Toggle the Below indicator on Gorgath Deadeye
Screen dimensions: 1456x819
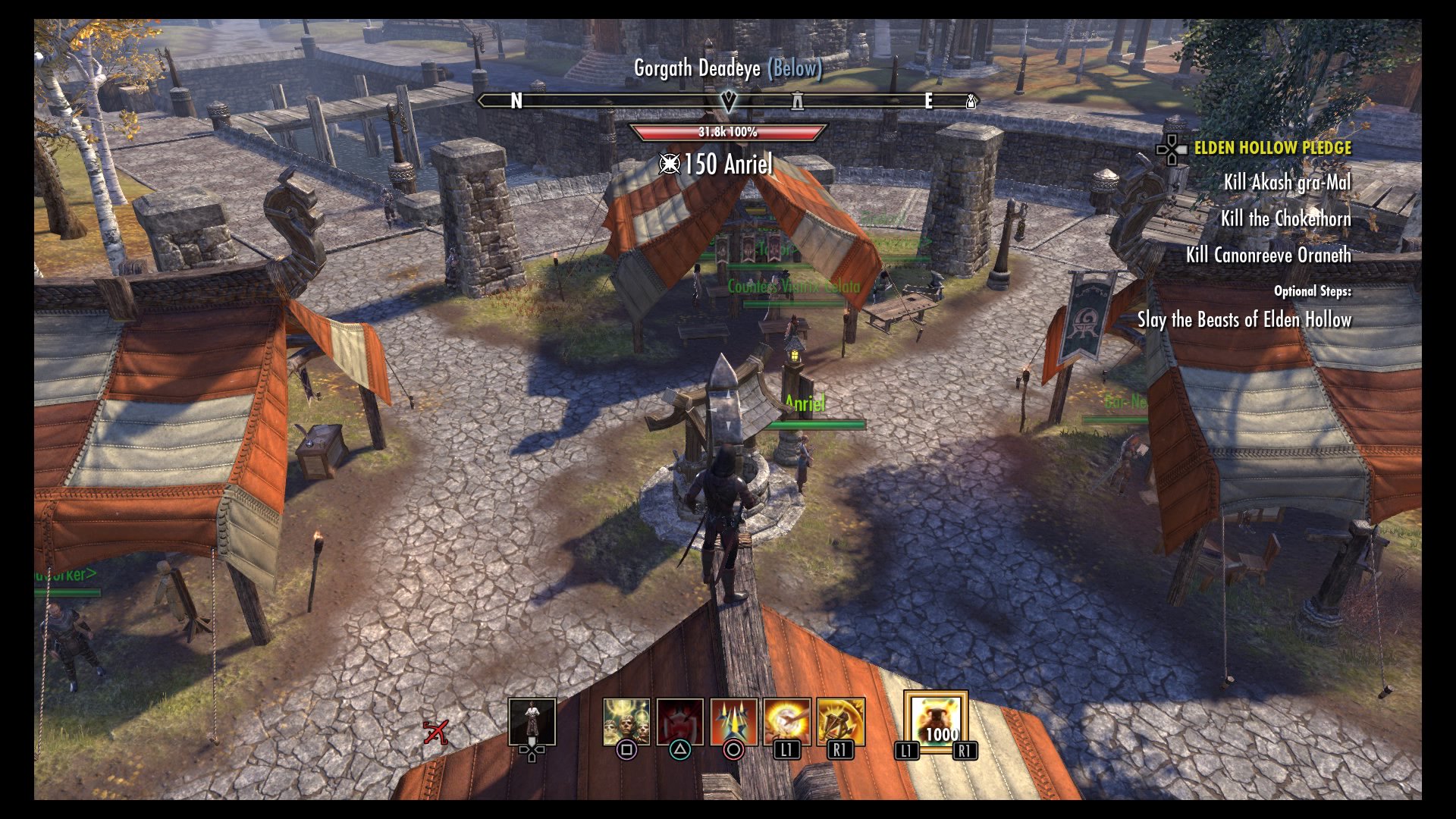coord(794,69)
